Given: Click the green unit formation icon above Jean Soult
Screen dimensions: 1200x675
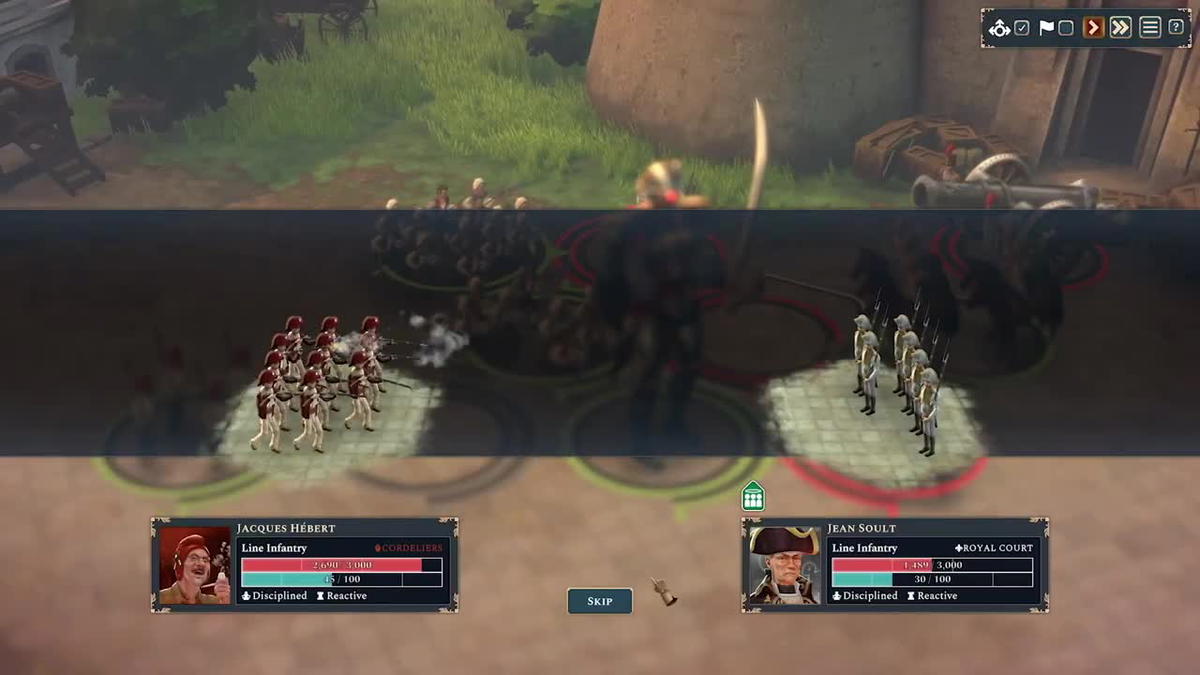Looking at the screenshot, I should [x=753, y=496].
